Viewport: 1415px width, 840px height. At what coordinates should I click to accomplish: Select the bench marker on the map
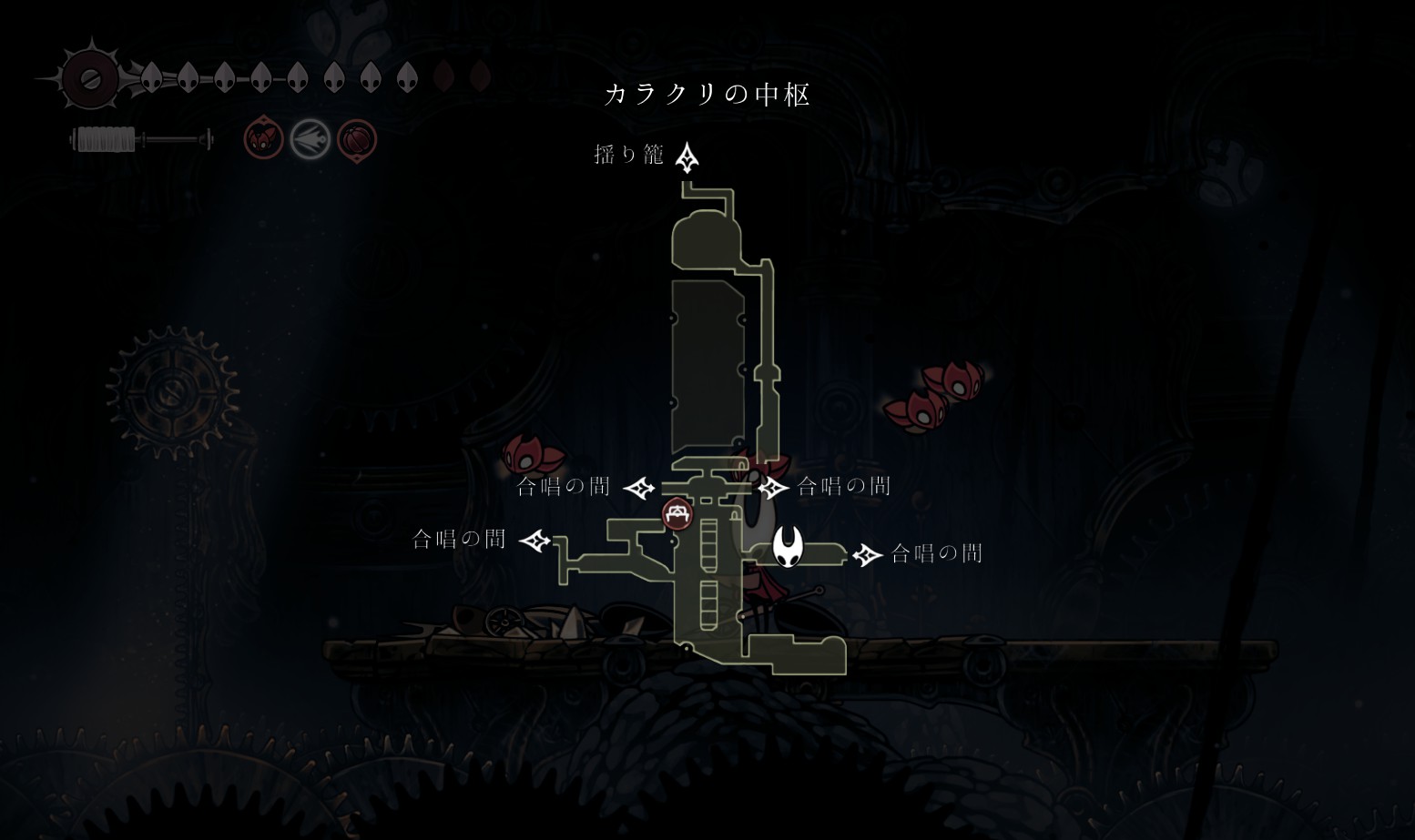[x=677, y=514]
